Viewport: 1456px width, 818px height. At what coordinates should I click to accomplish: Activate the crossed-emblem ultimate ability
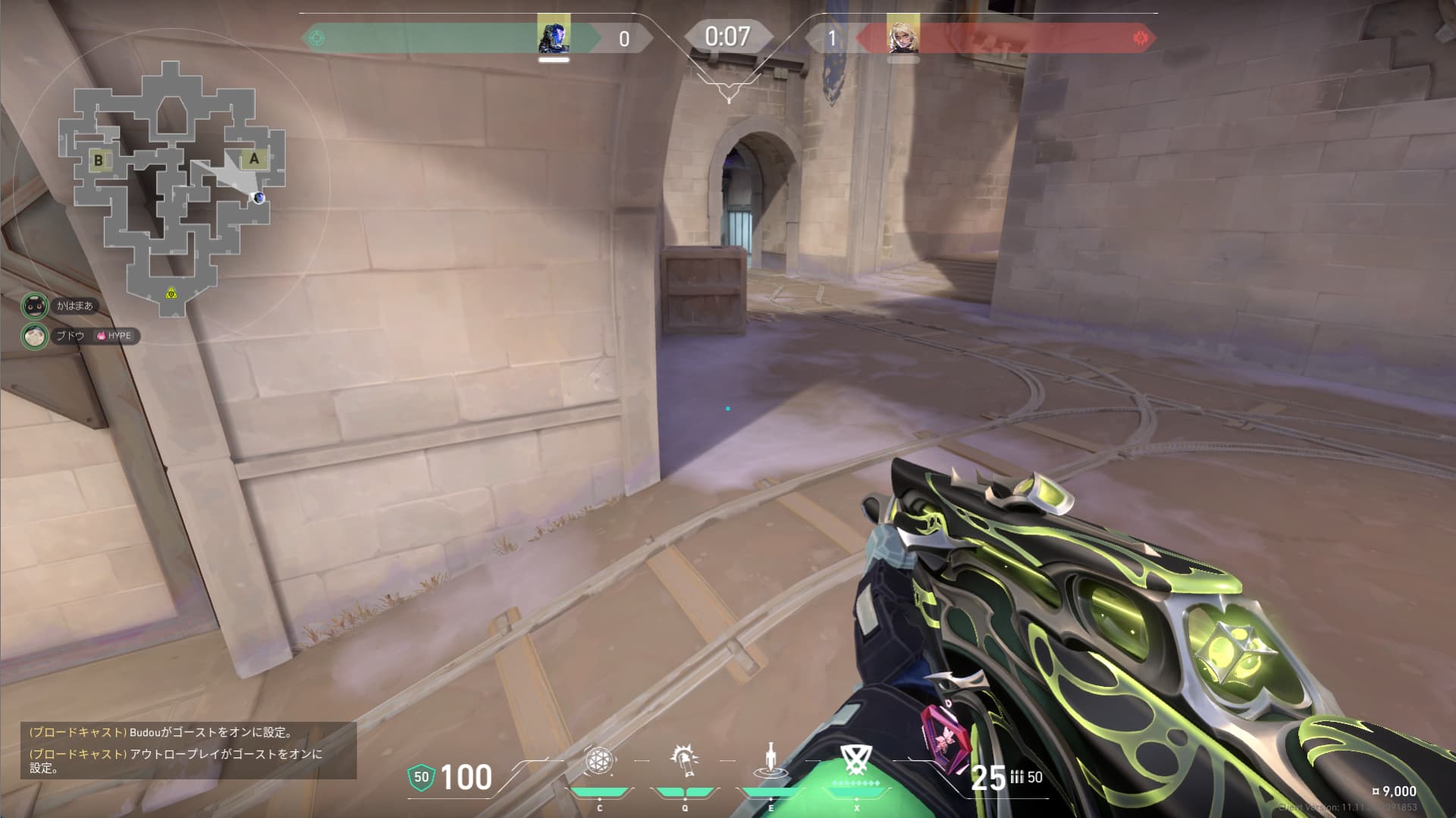856,759
